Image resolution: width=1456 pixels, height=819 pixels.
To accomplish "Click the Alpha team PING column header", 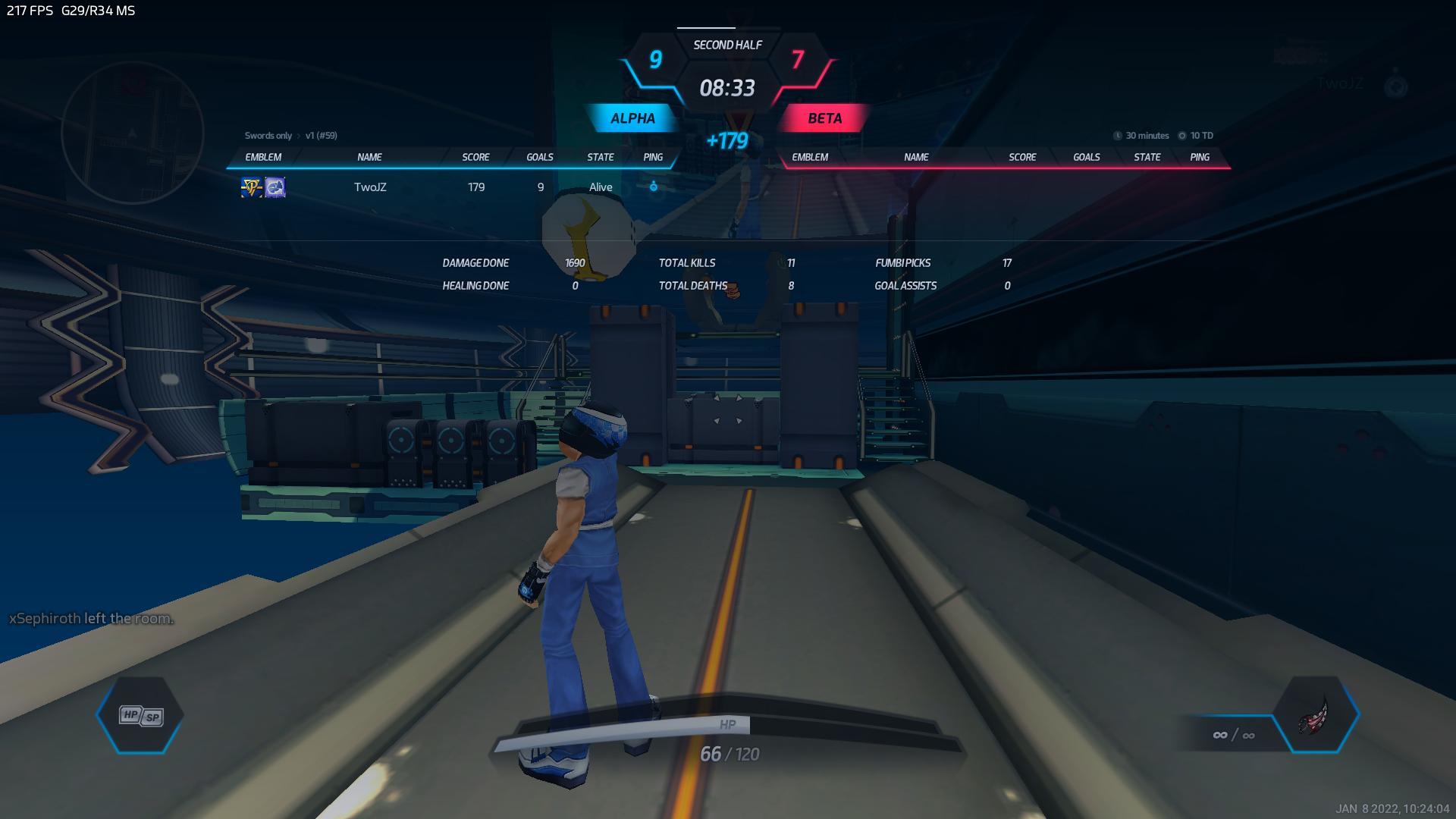I will (x=653, y=157).
